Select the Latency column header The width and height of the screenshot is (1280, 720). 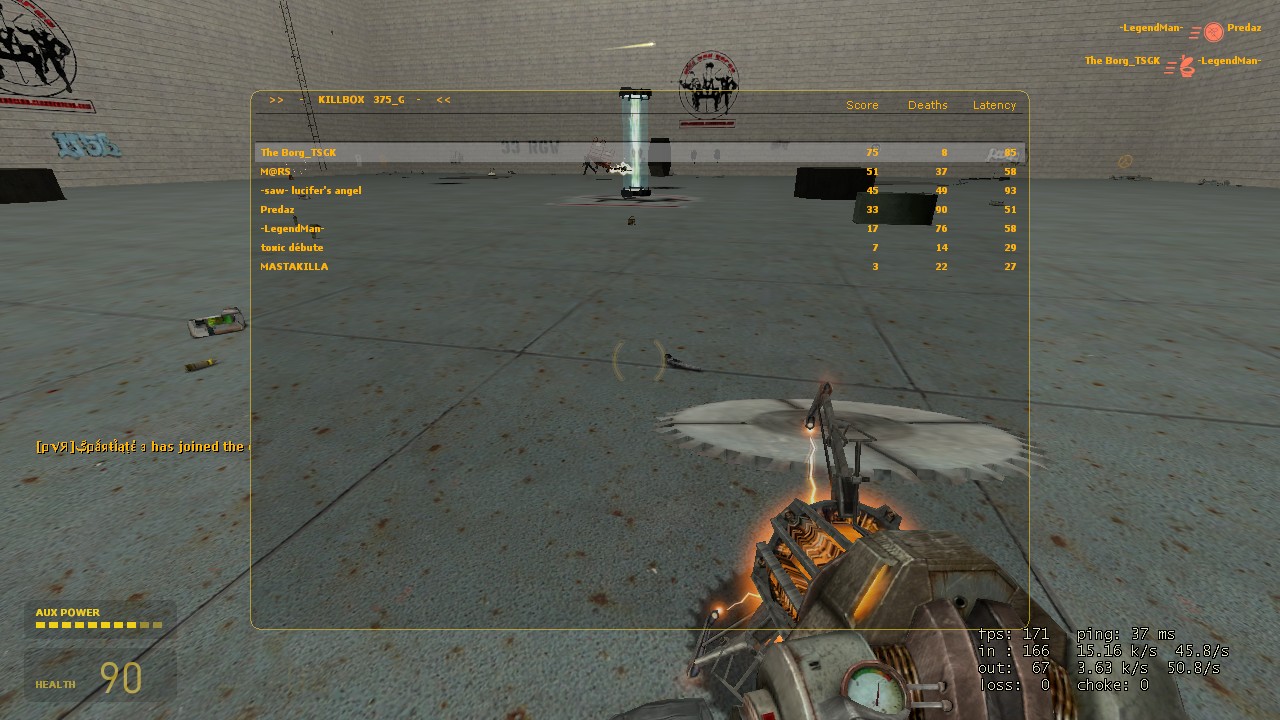point(994,105)
